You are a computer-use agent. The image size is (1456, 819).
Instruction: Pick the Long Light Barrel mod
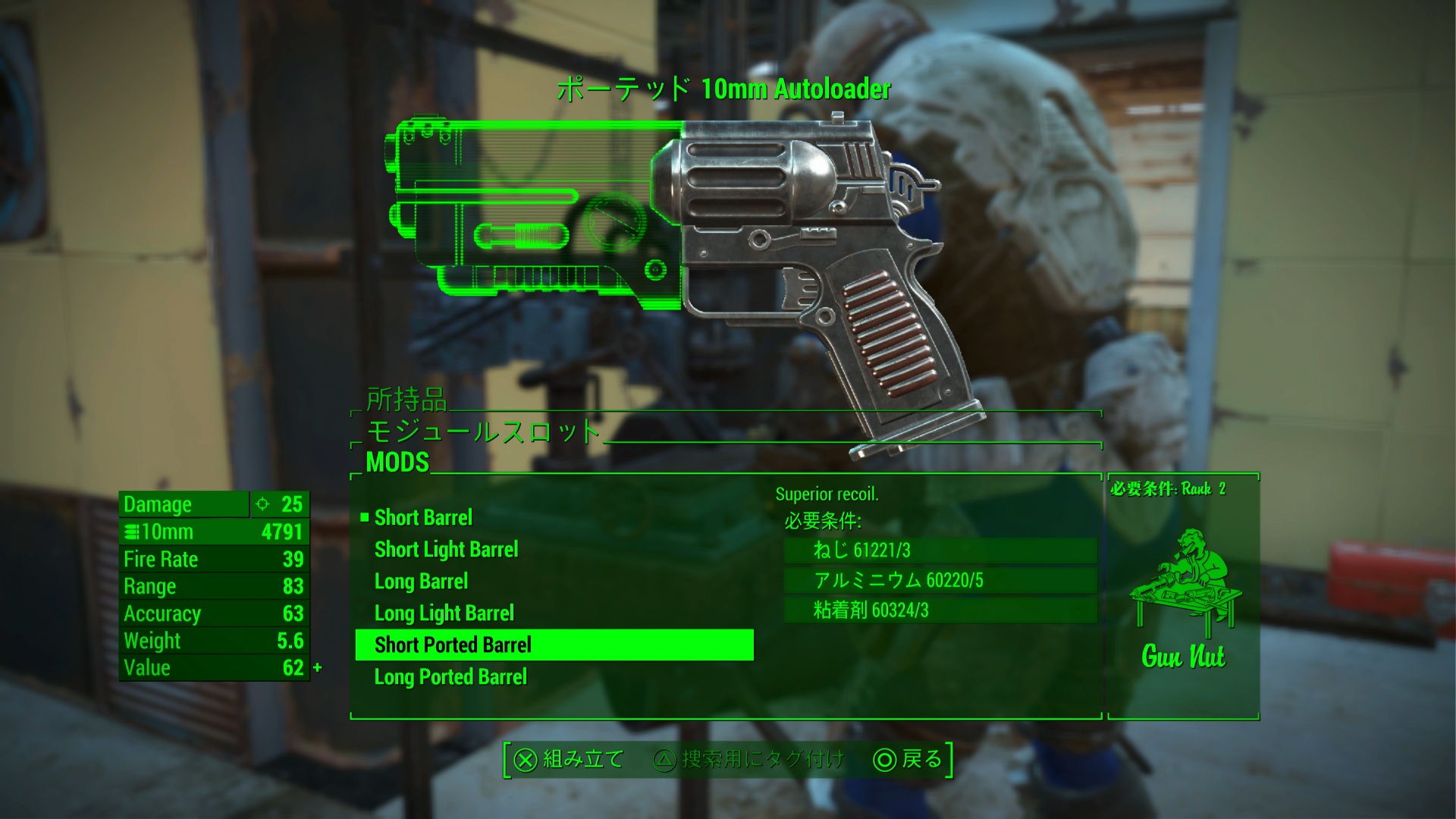444,613
